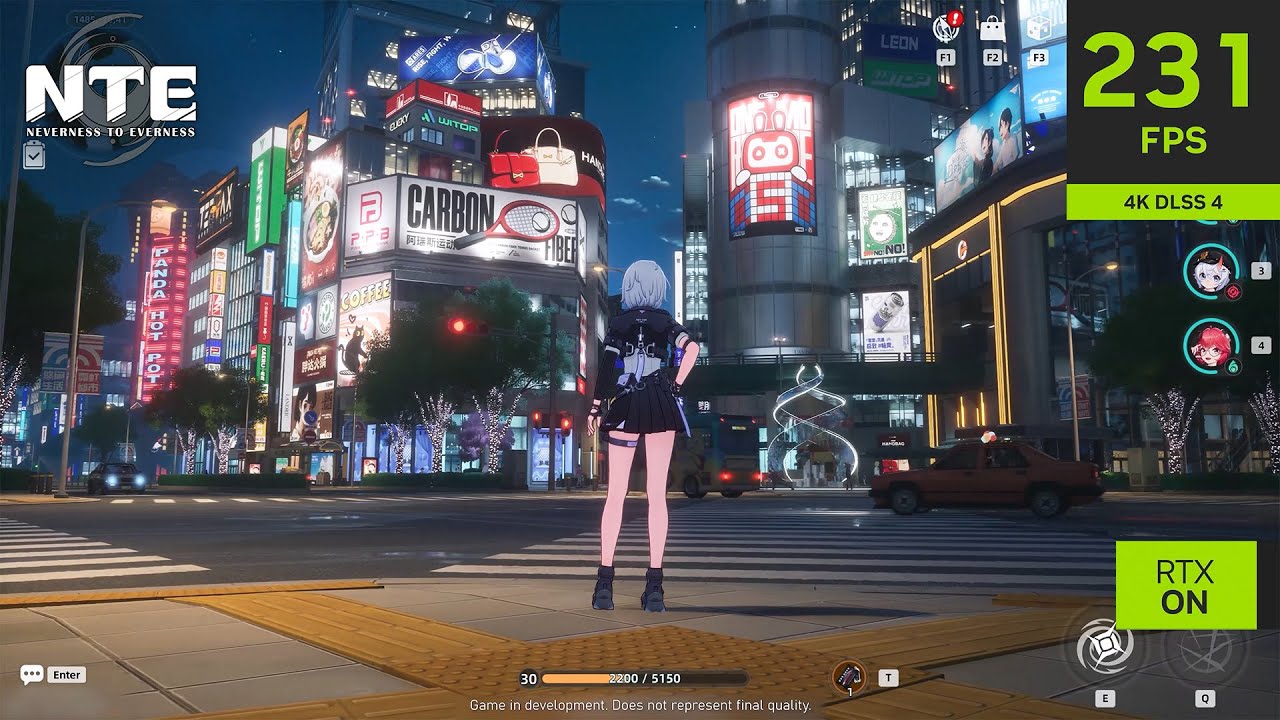Switch to the red-haired party member portrait

tap(1211, 346)
